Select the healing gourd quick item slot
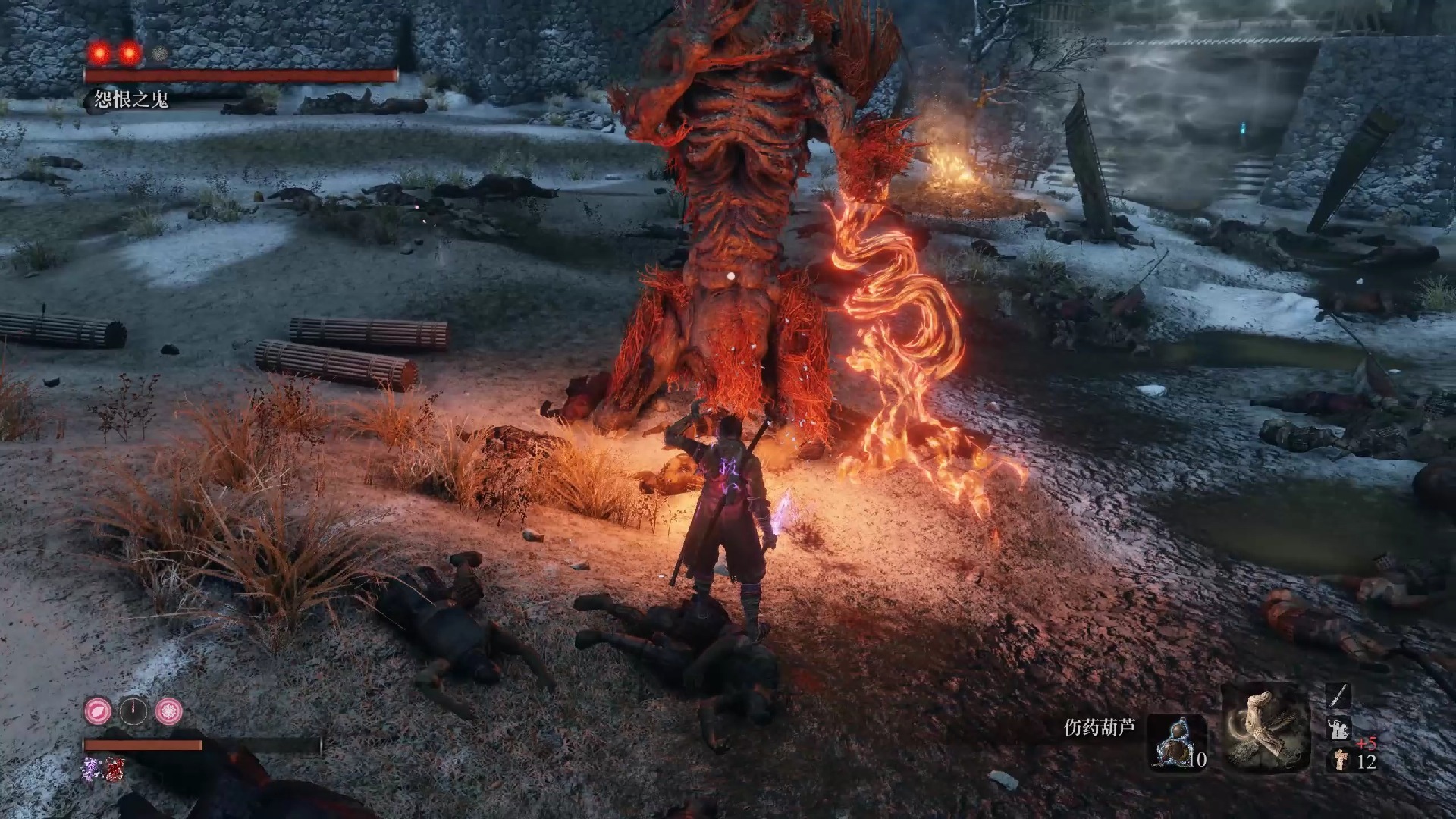Image resolution: width=1456 pixels, height=819 pixels. point(1175,742)
